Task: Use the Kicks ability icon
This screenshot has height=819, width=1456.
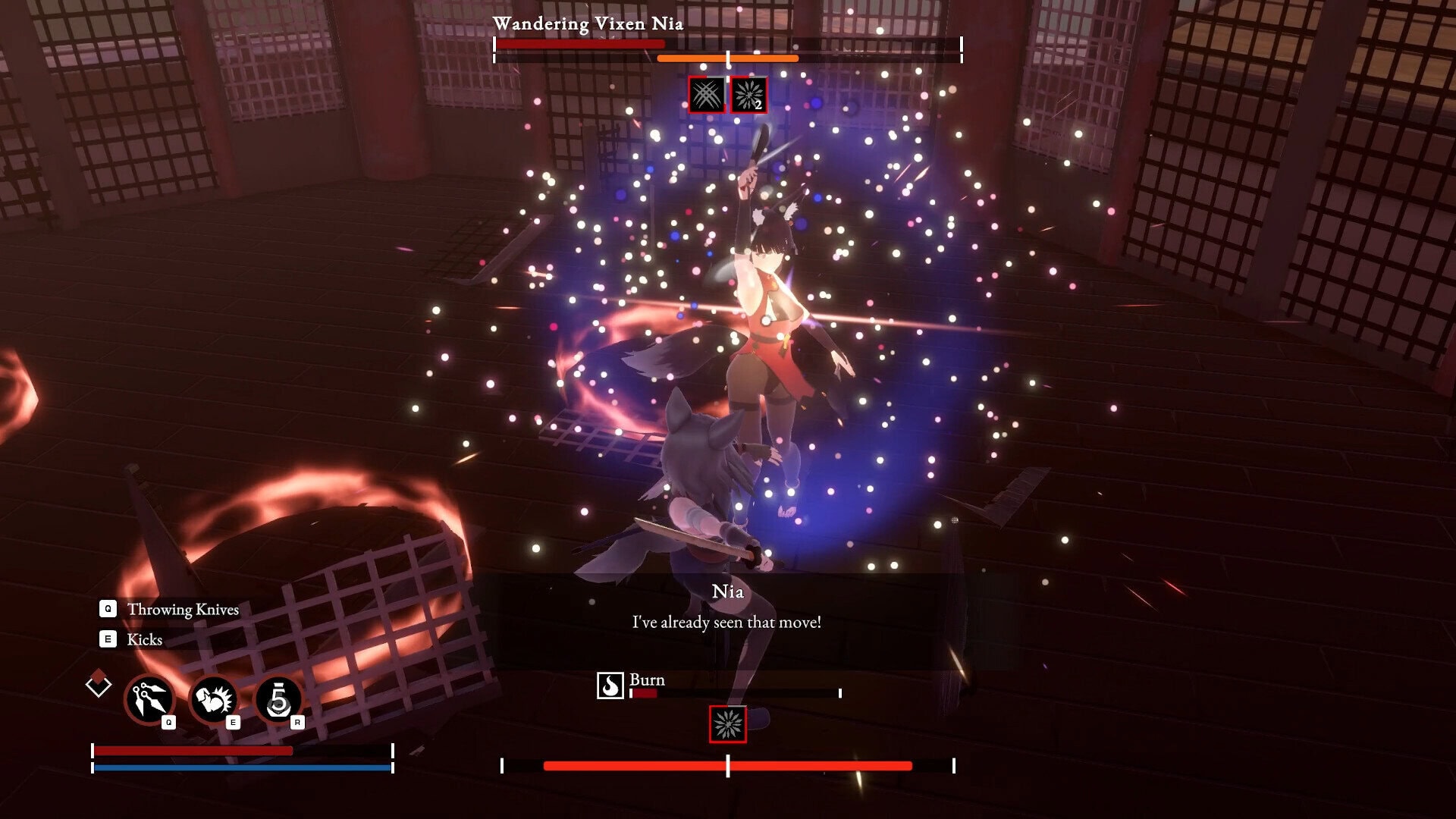Action: (214, 699)
